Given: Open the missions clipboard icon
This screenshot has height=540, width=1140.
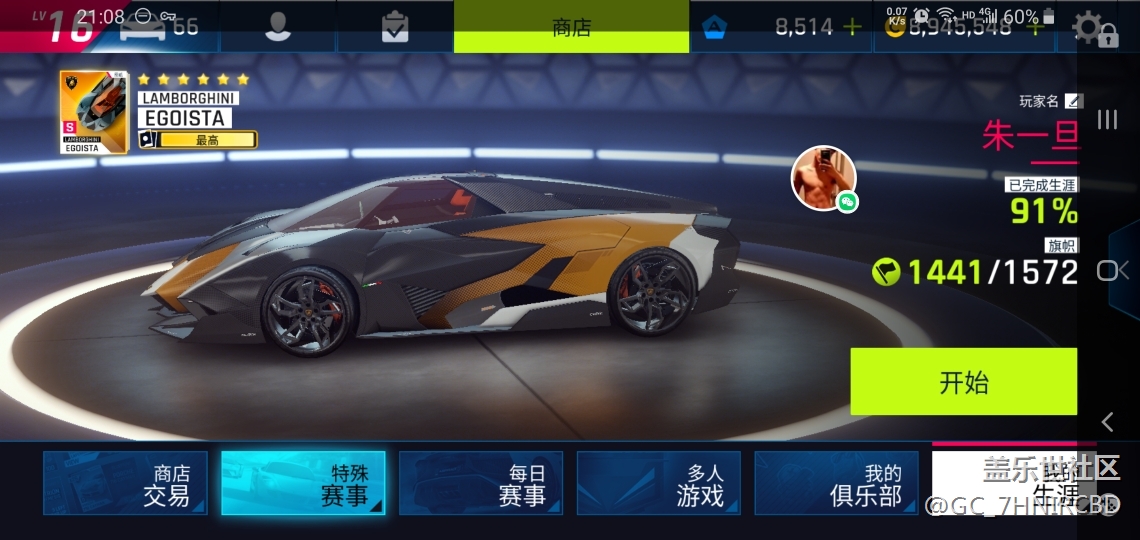Looking at the screenshot, I should pyautogui.click(x=395, y=27).
